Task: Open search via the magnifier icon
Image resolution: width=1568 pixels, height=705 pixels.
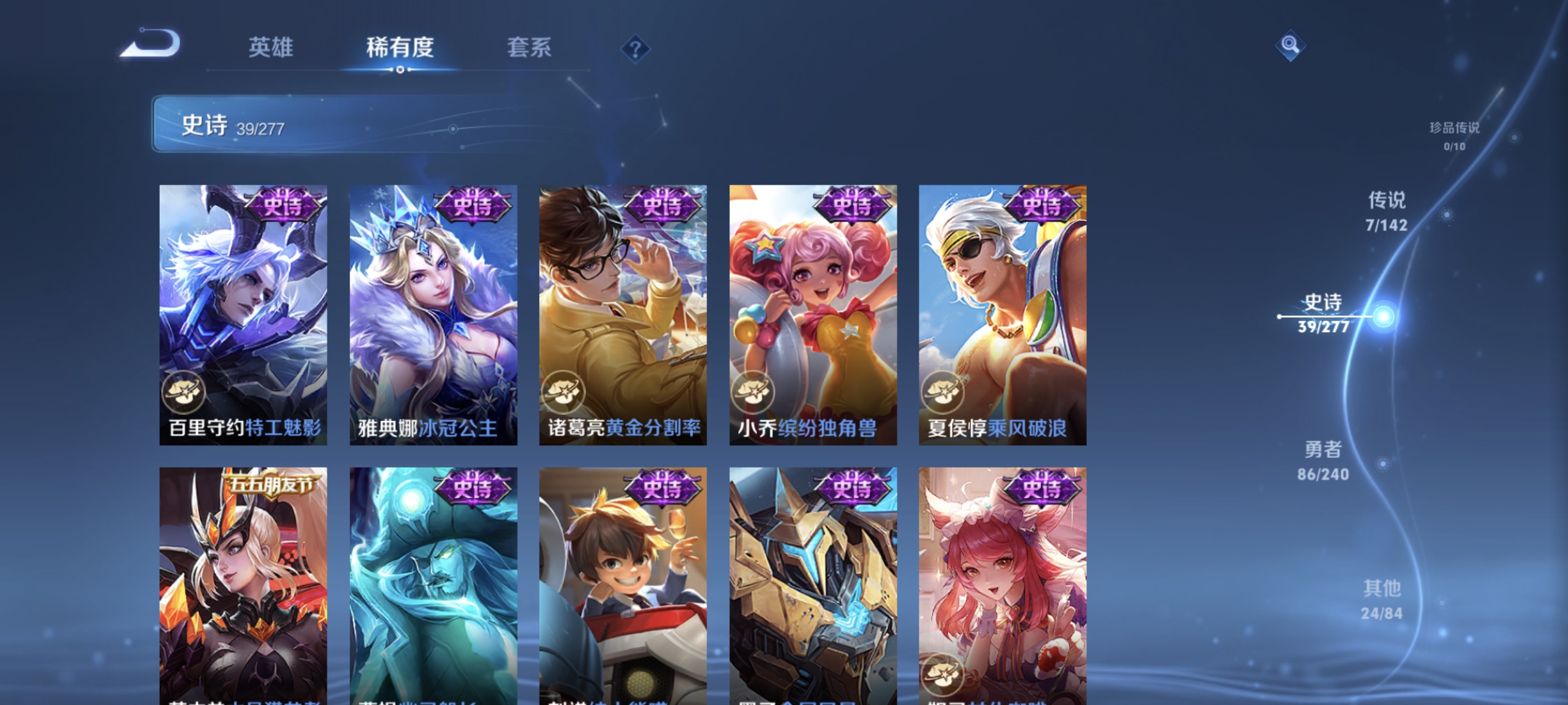Action: coord(1290,45)
